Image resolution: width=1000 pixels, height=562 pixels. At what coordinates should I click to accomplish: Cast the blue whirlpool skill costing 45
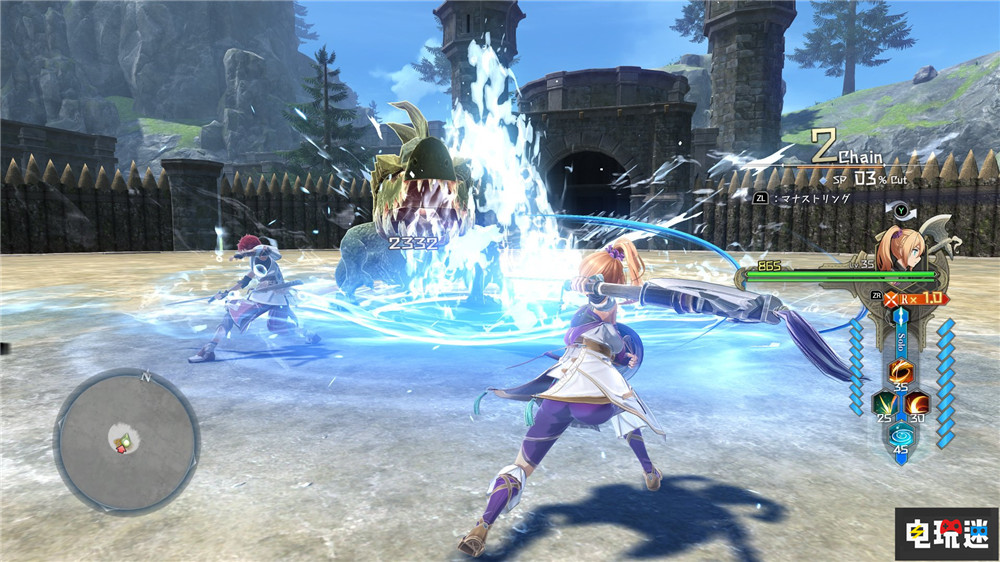pos(902,436)
